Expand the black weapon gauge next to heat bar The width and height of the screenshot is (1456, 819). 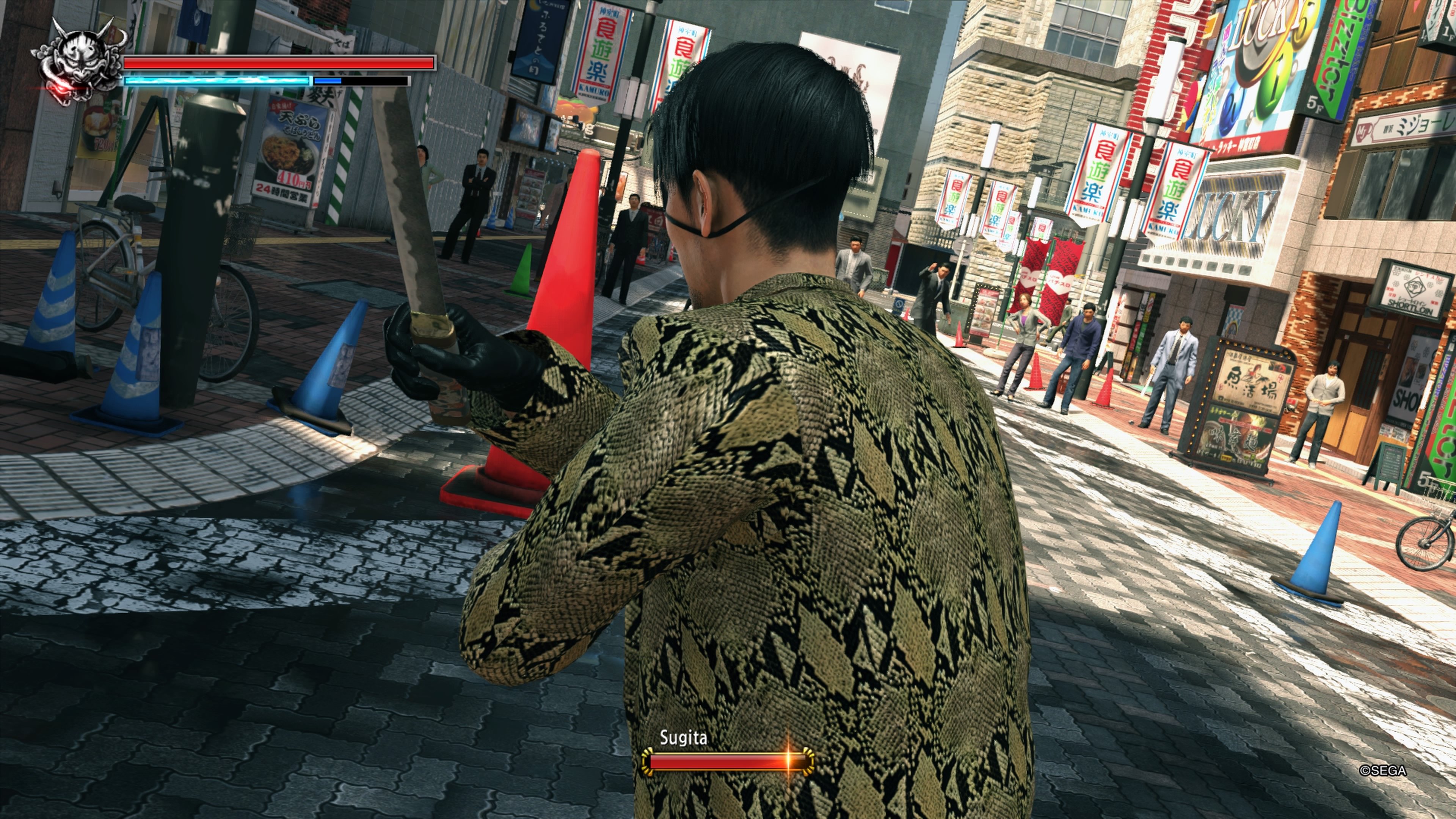pos(362,82)
